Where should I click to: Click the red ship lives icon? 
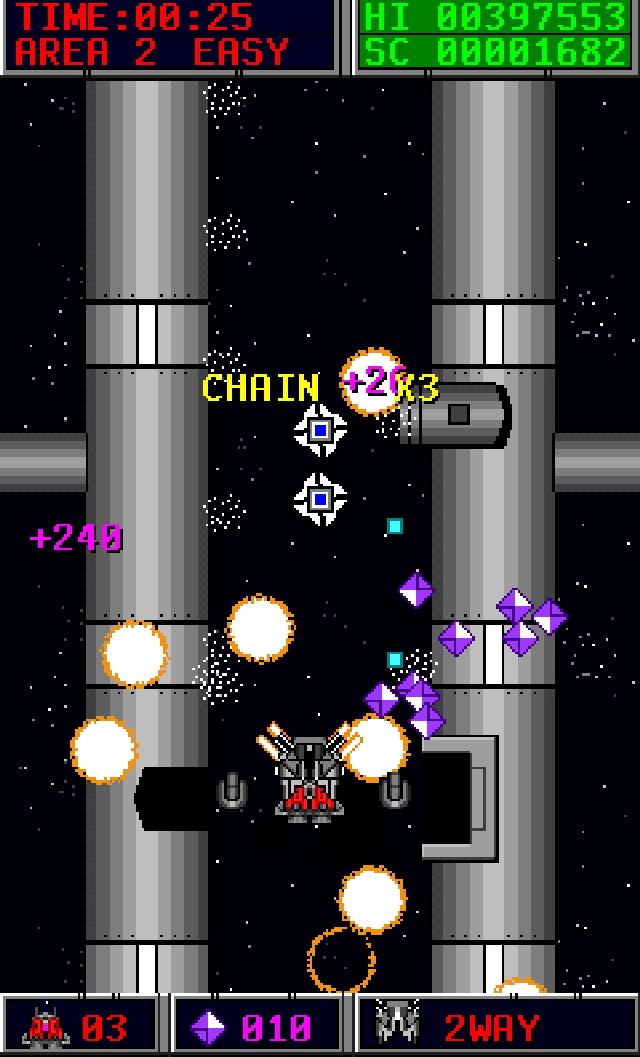(45, 1027)
